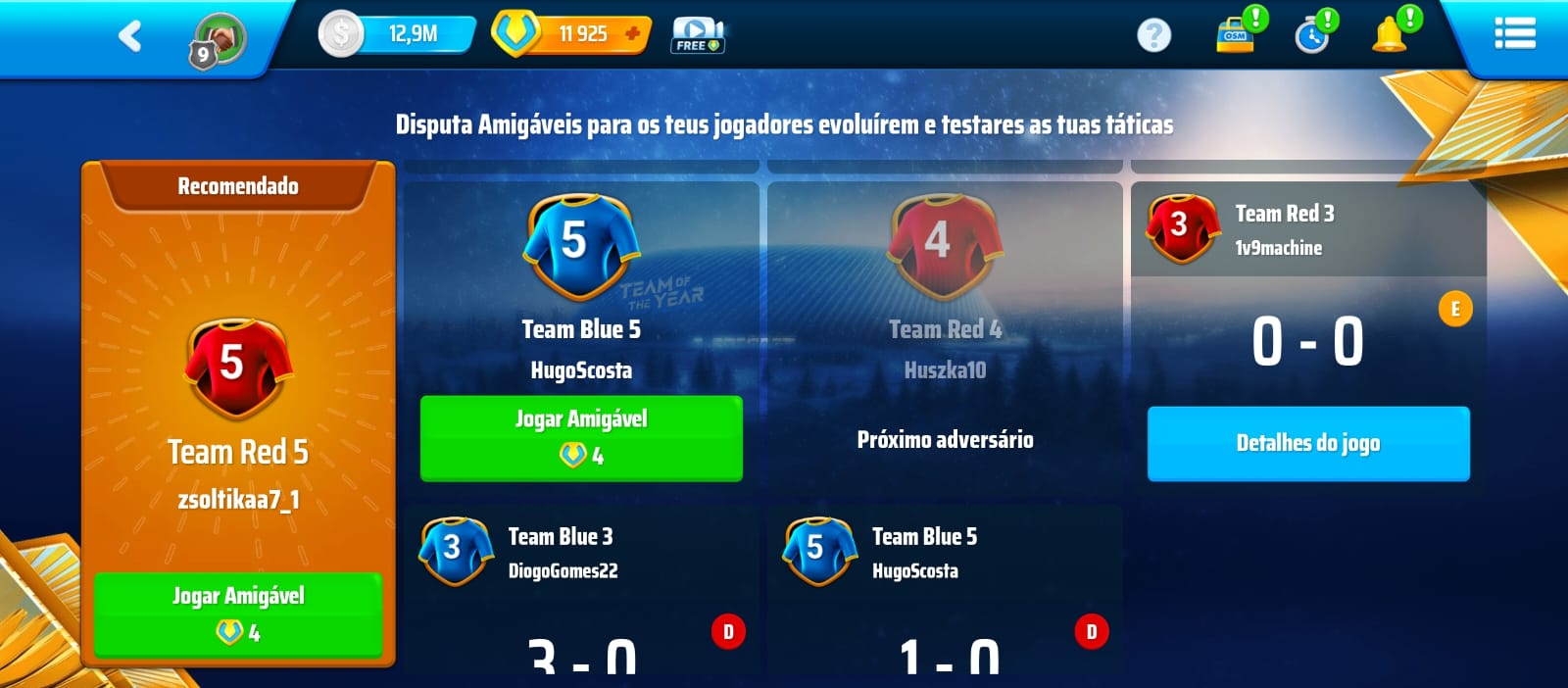Open the question mark help
The image size is (1568, 688).
tap(1153, 36)
